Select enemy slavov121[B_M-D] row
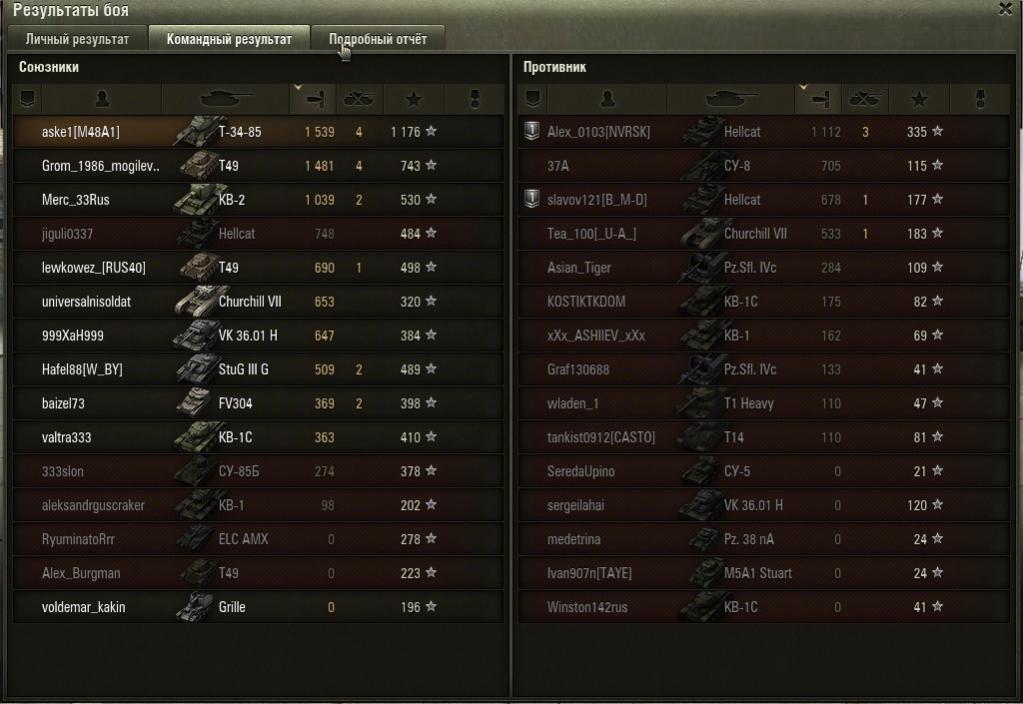This screenshot has width=1023, height=704. (x=765, y=200)
